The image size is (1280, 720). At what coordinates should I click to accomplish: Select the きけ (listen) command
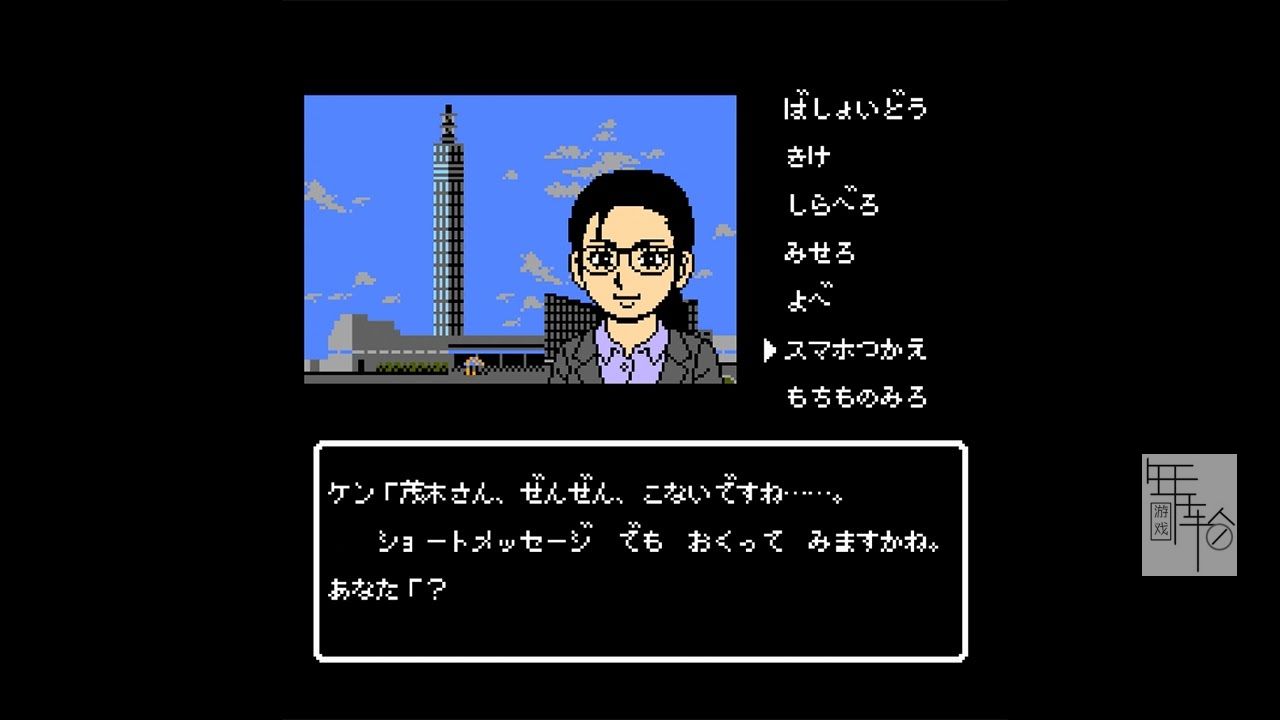pos(810,156)
